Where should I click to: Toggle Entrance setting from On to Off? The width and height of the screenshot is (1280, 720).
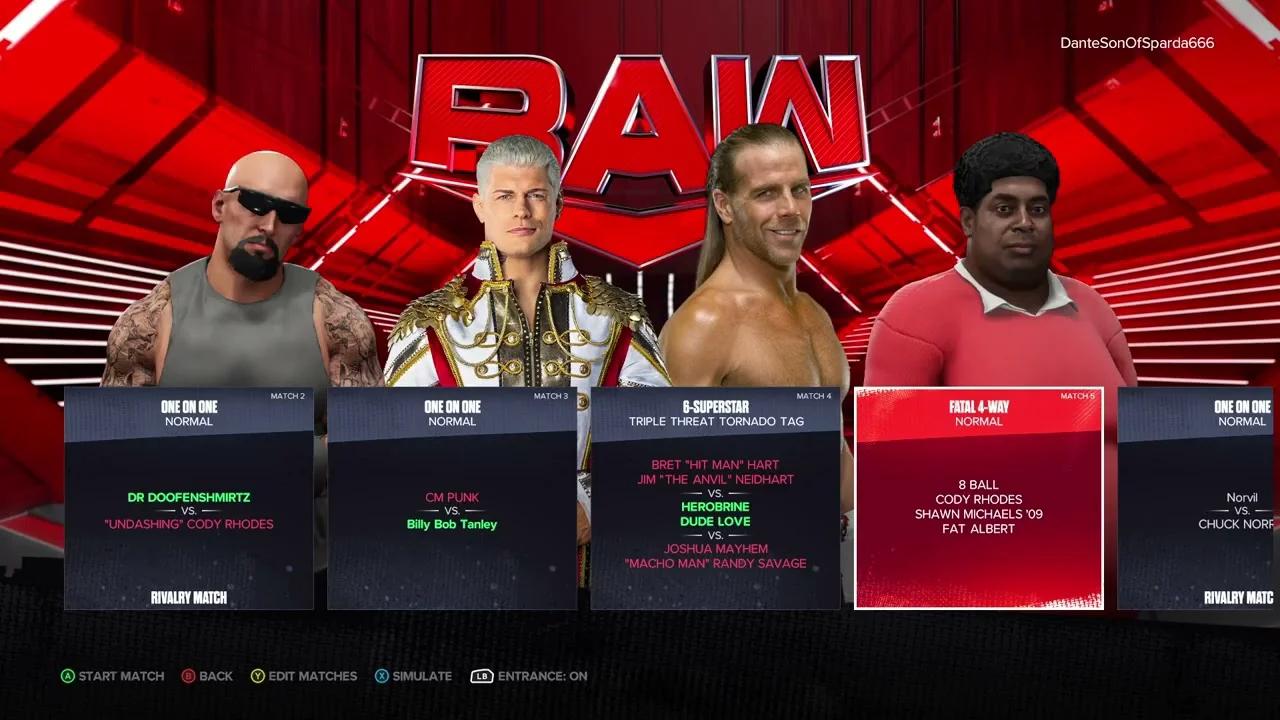(528, 676)
